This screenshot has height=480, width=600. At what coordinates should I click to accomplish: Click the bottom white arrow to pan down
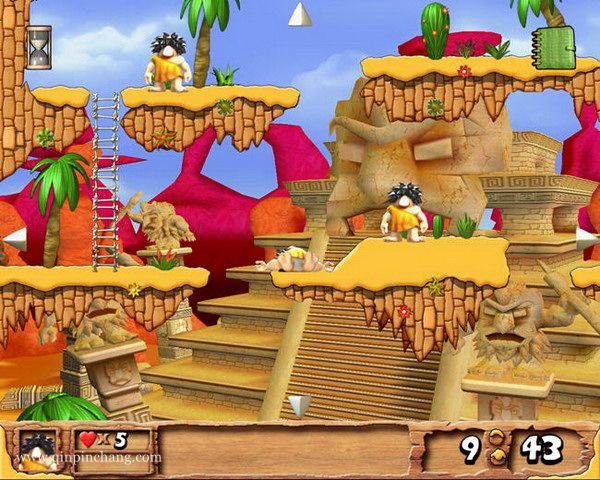click(x=299, y=405)
